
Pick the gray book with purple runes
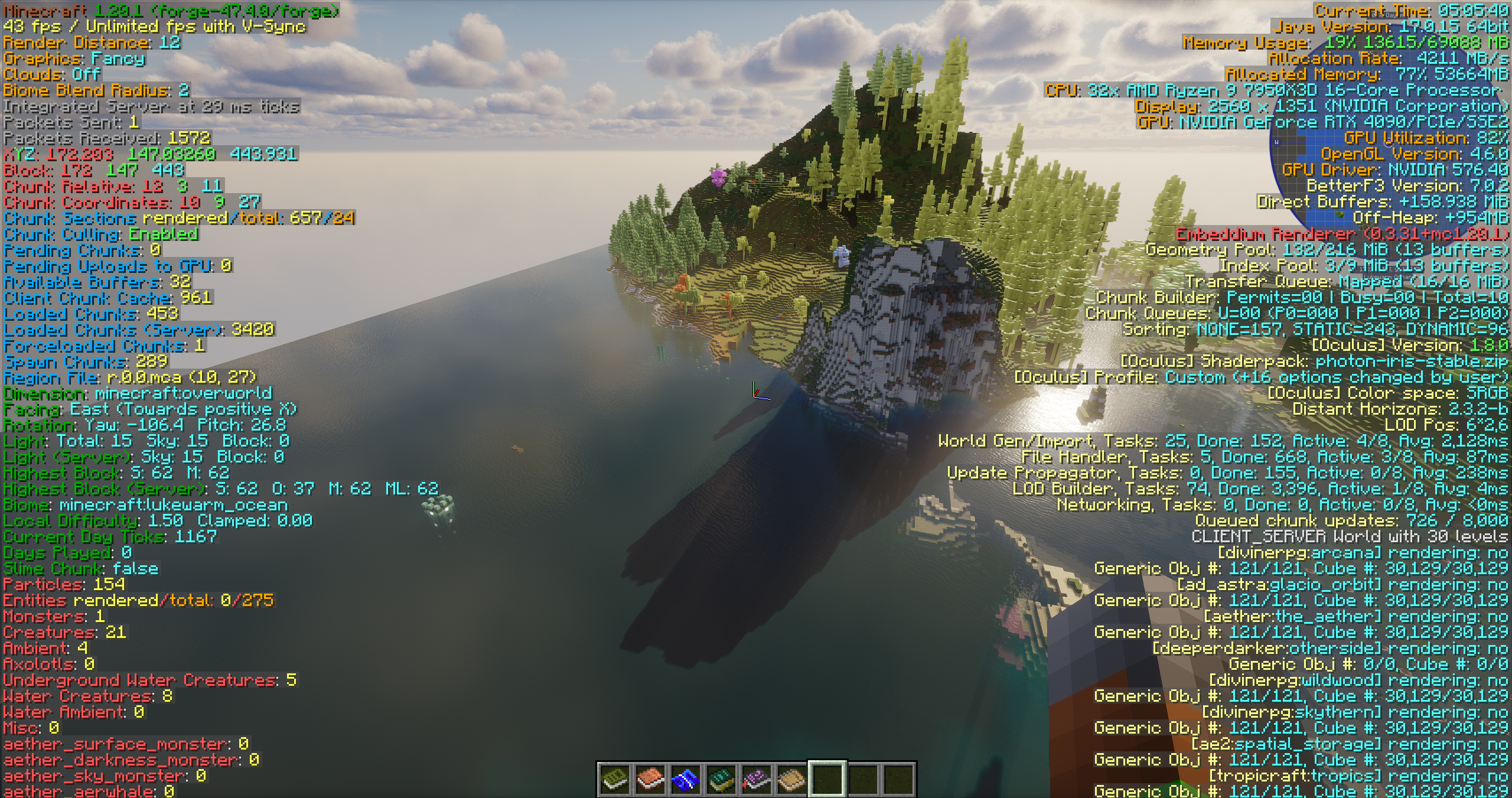[757, 779]
